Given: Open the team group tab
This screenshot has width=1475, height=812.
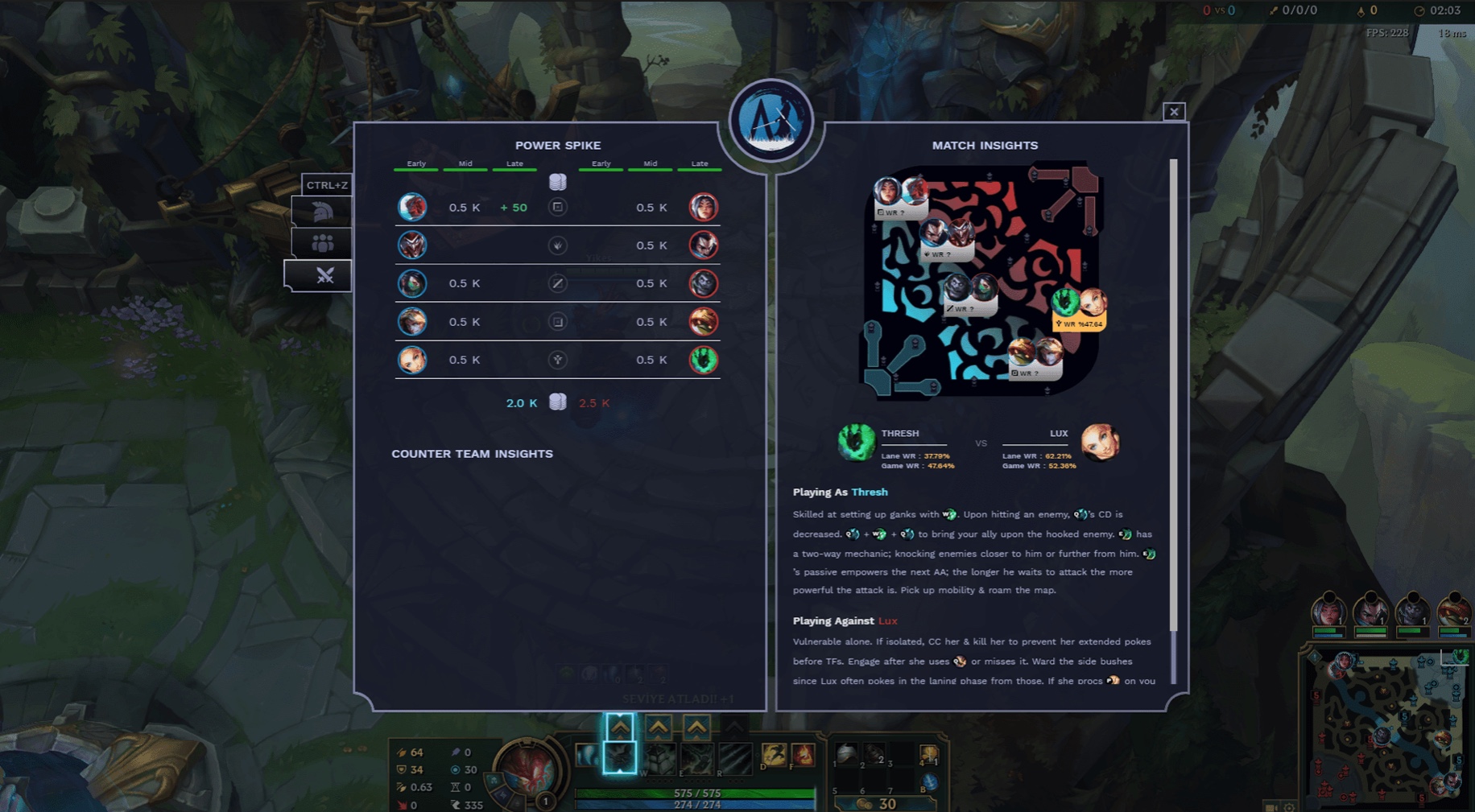Looking at the screenshot, I should [x=322, y=243].
